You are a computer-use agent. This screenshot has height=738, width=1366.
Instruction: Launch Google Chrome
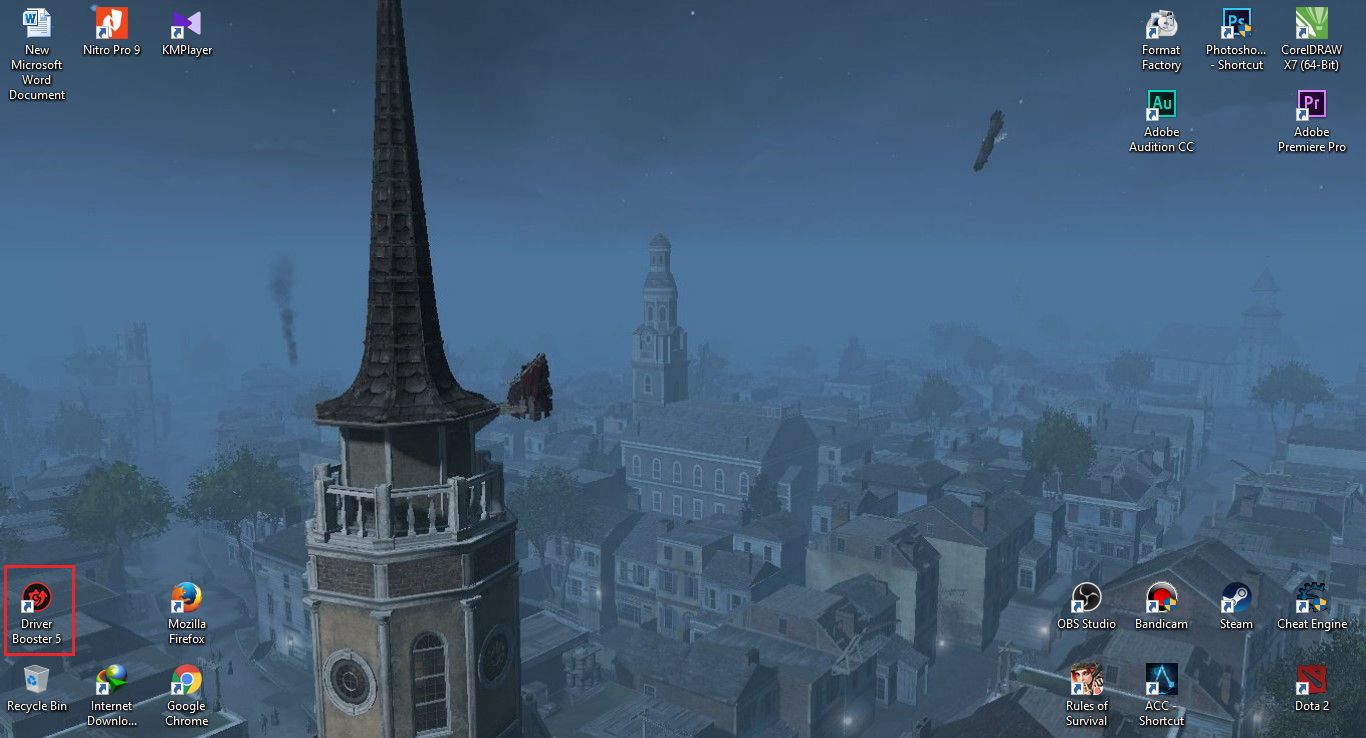click(x=186, y=678)
